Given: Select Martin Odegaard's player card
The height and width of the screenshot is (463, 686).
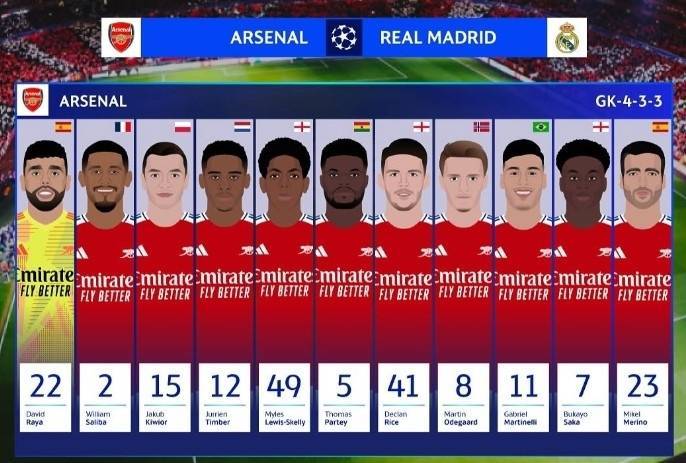Looking at the screenshot, I should [x=464, y=275].
